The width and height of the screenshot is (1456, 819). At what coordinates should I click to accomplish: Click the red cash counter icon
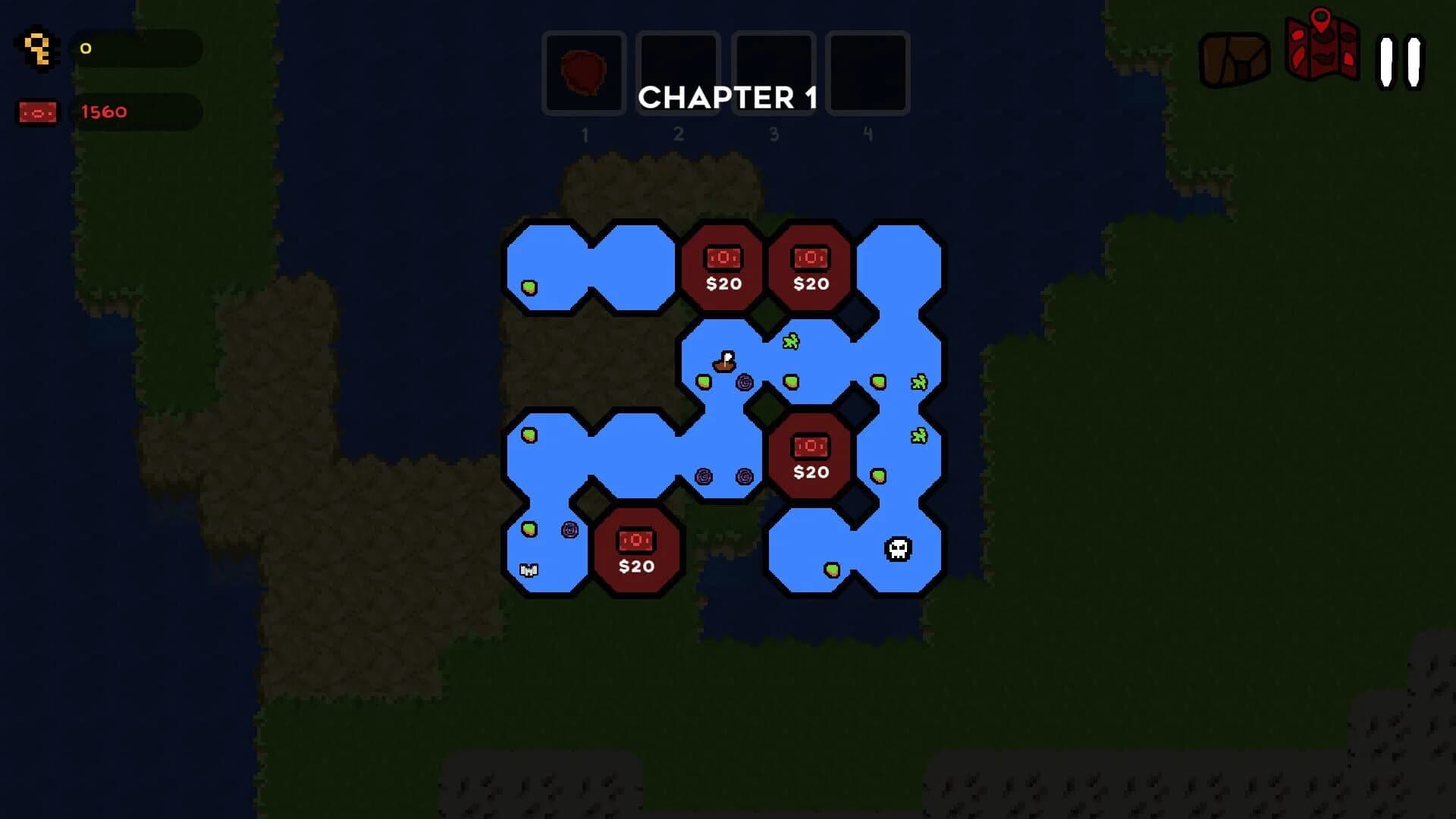coord(37,111)
